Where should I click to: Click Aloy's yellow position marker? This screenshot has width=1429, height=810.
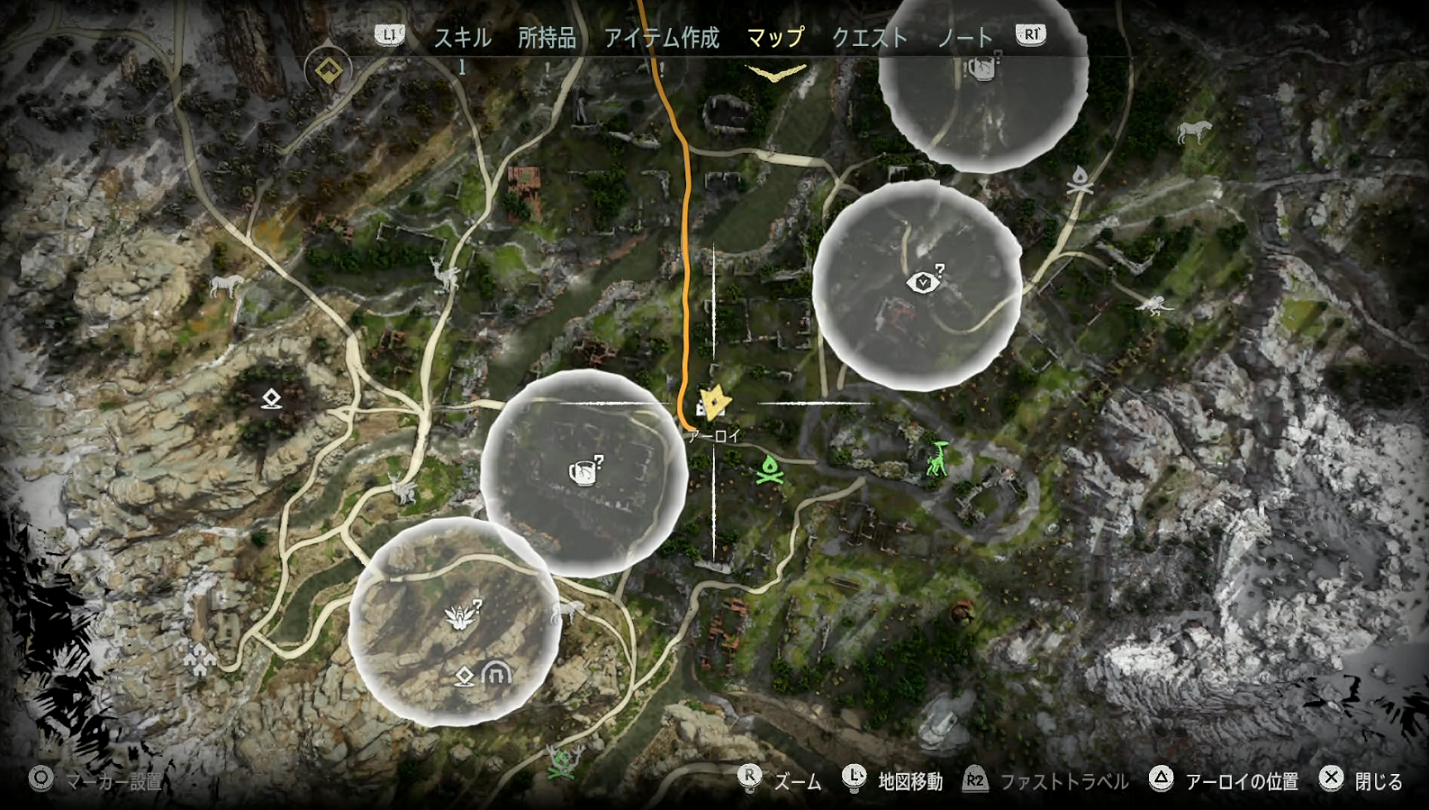coord(713,403)
